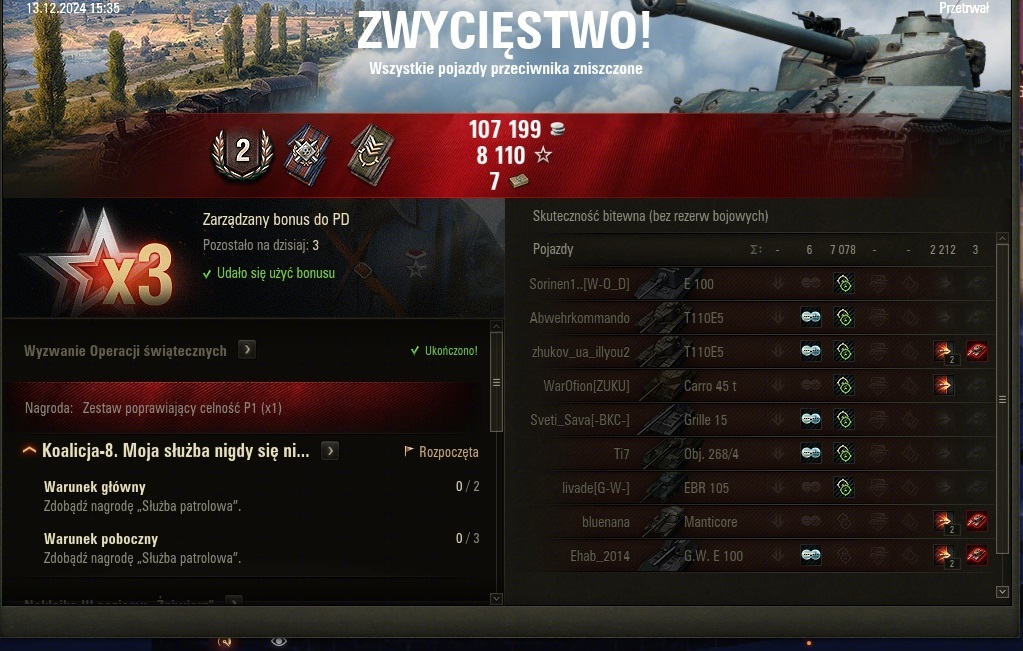Image resolution: width=1023 pixels, height=651 pixels.
Task: Sort vehicles by Pojazdy column header
Action: (553, 249)
